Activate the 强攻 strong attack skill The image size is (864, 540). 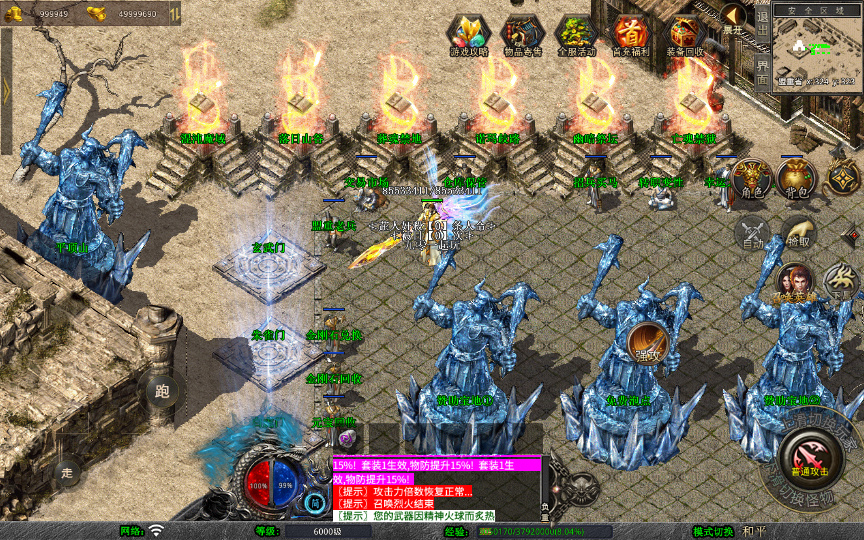[x=648, y=343]
